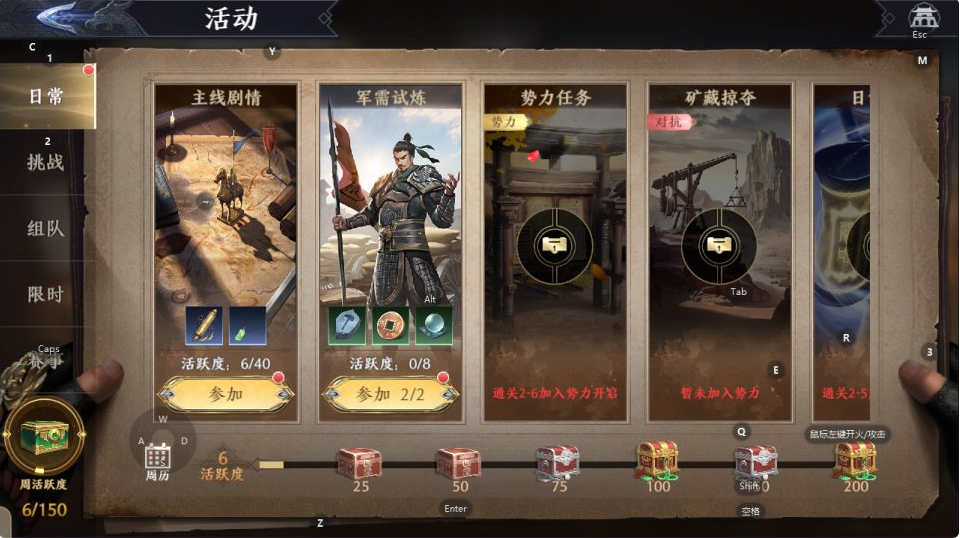960x538 pixels.
Task: Inspect the copper coin reward in 军需试炼
Action: pyautogui.click(x=390, y=326)
